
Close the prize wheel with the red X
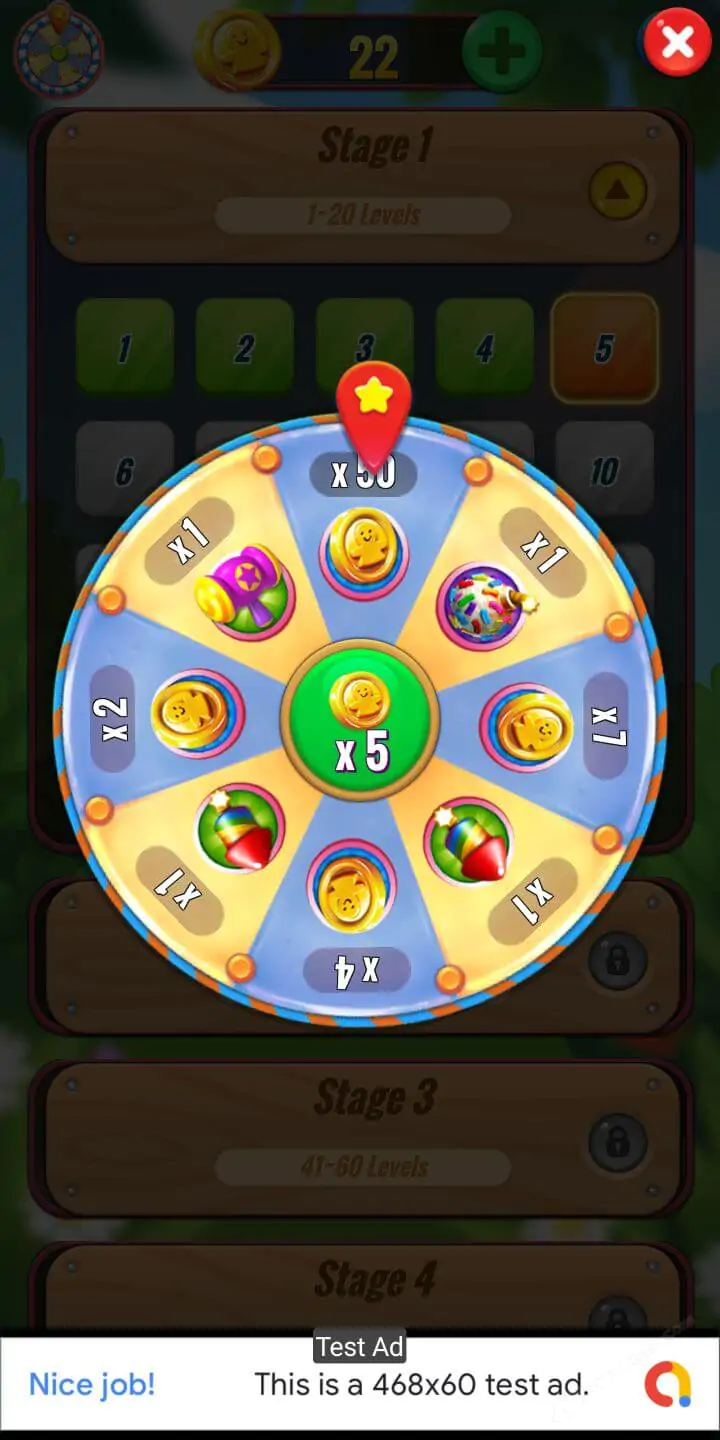pyautogui.click(x=677, y=42)
